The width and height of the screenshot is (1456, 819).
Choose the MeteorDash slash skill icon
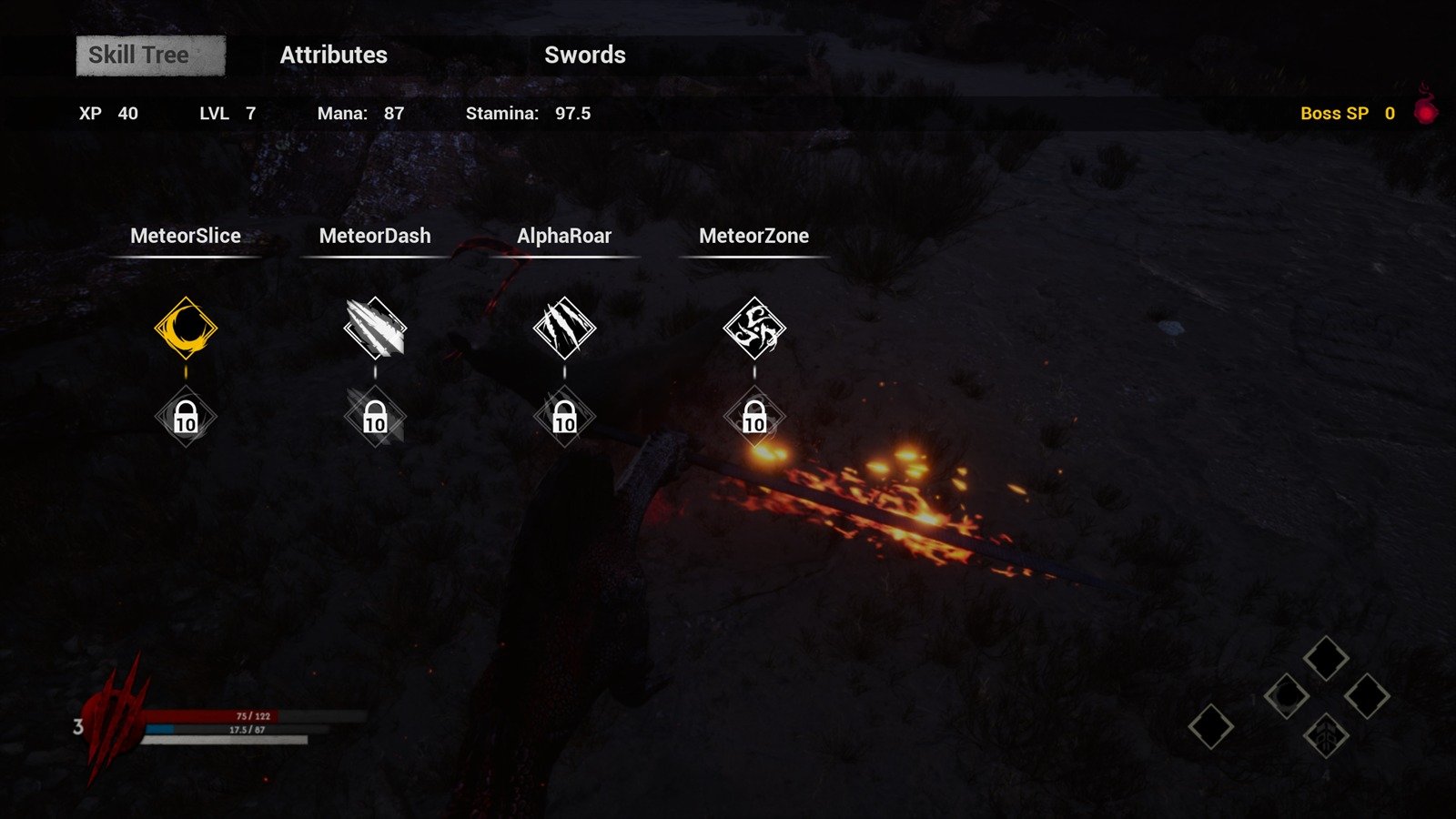[x=375, y=328]
